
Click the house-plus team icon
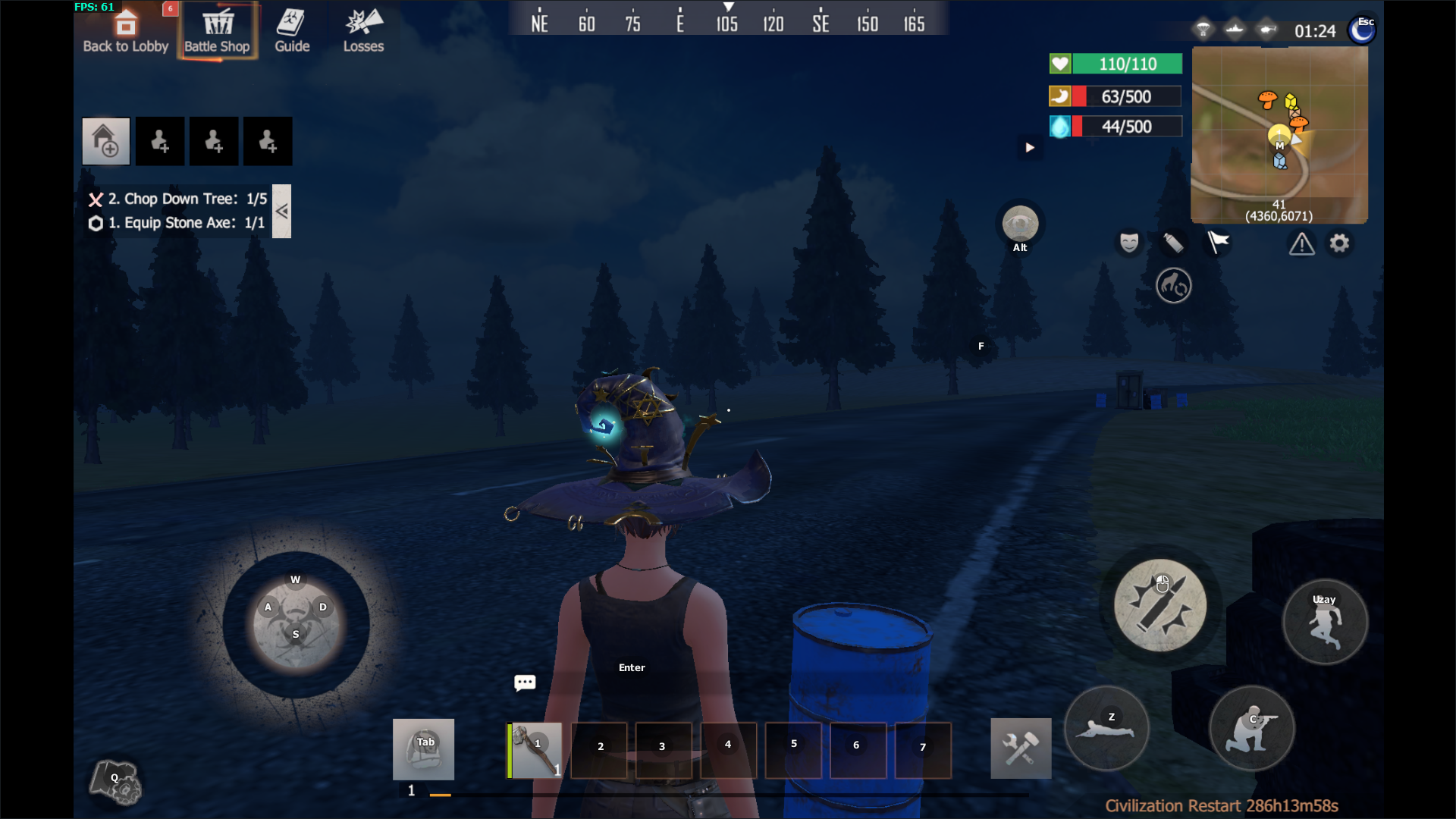106,141
